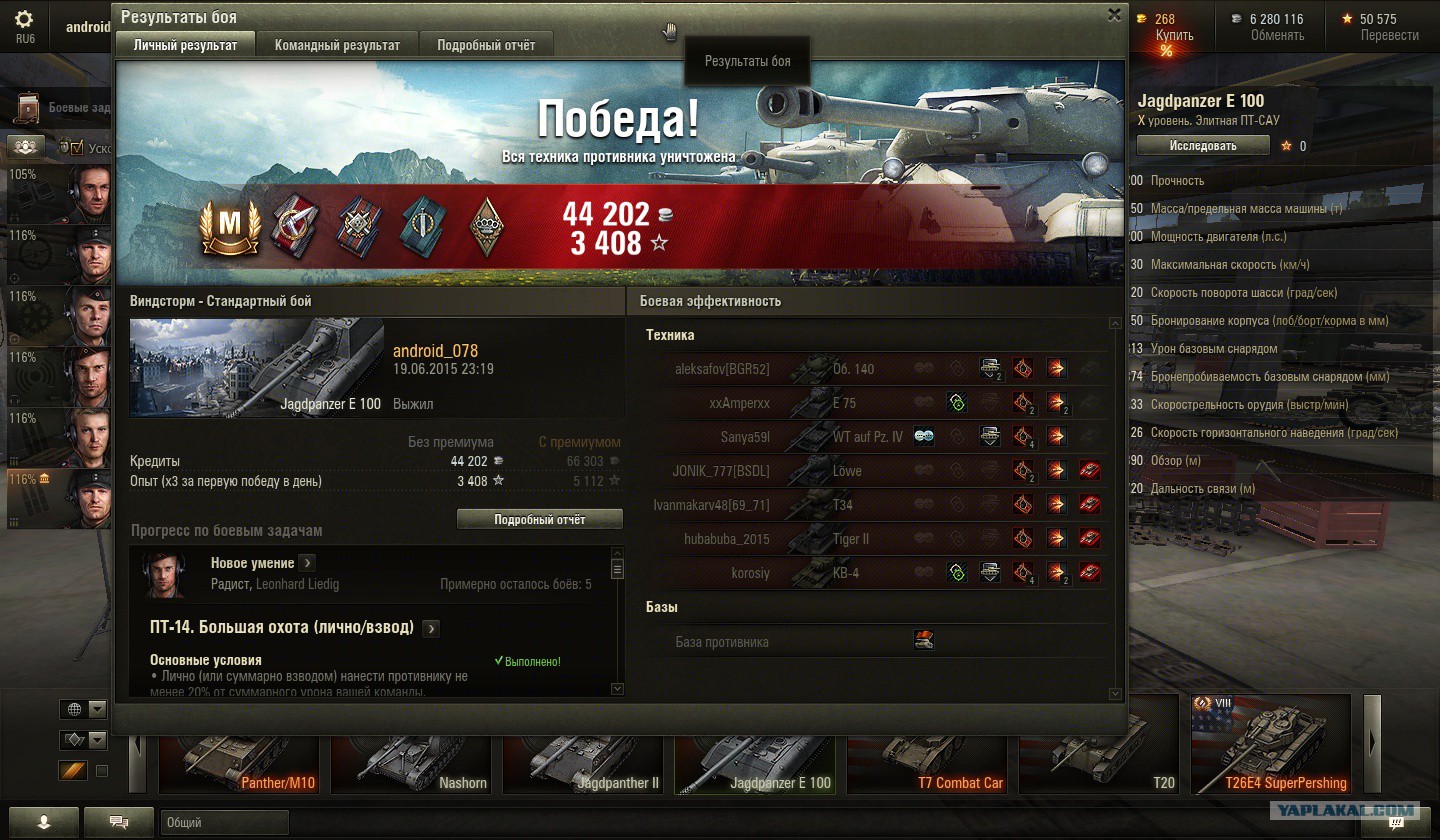Click the Общий chat channel box
Viewport: 1440px width, 840px height.
tap(224, 823)
